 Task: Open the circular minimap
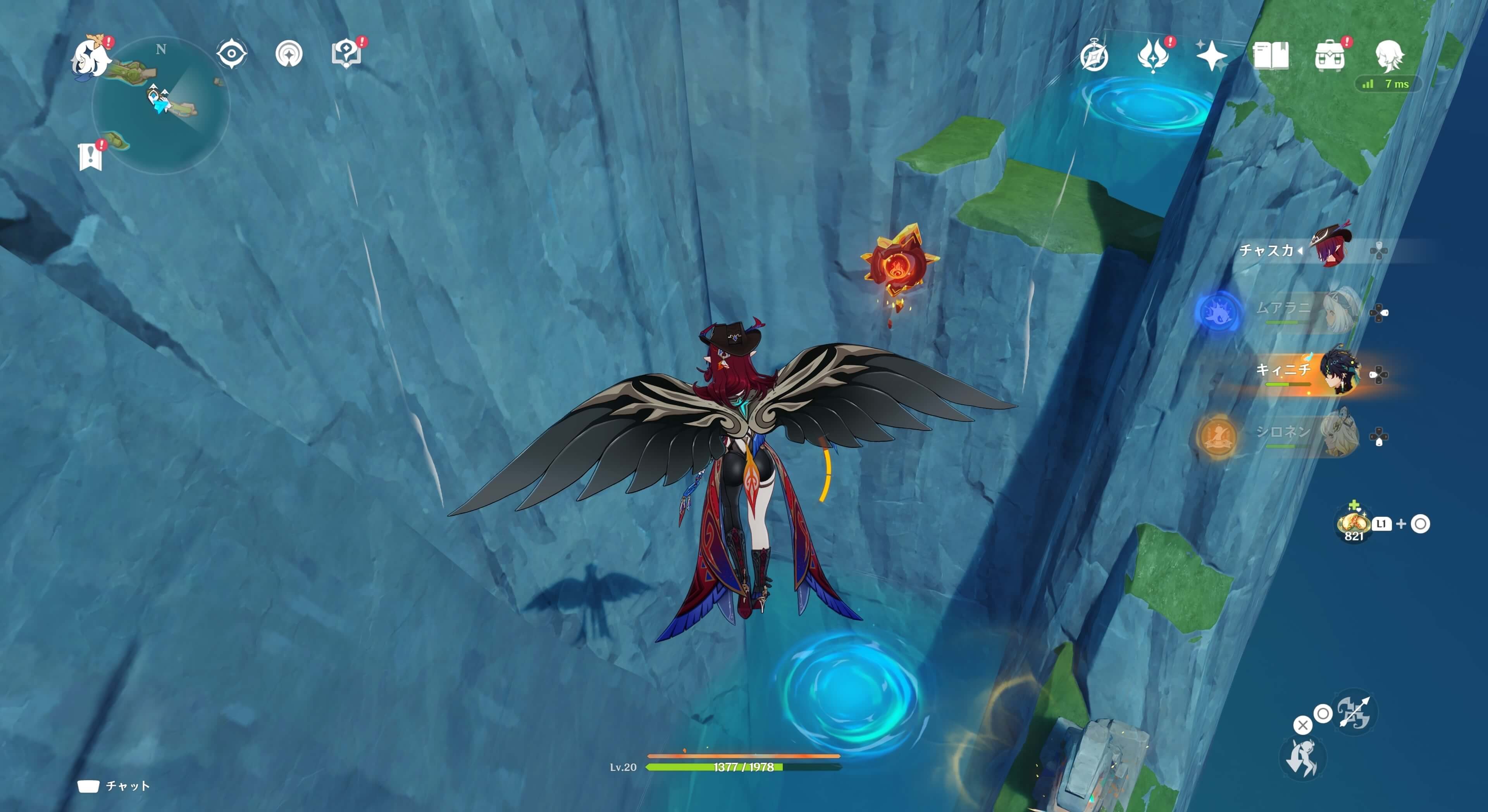(161, 105)
